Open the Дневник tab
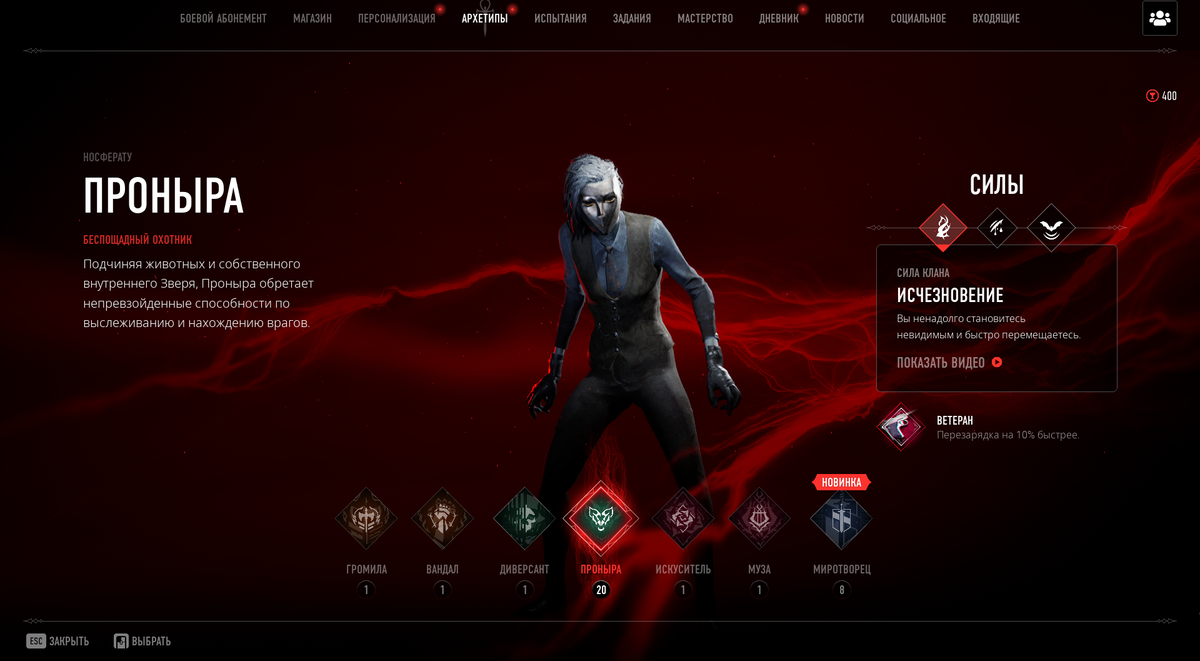 click(778, 18)
